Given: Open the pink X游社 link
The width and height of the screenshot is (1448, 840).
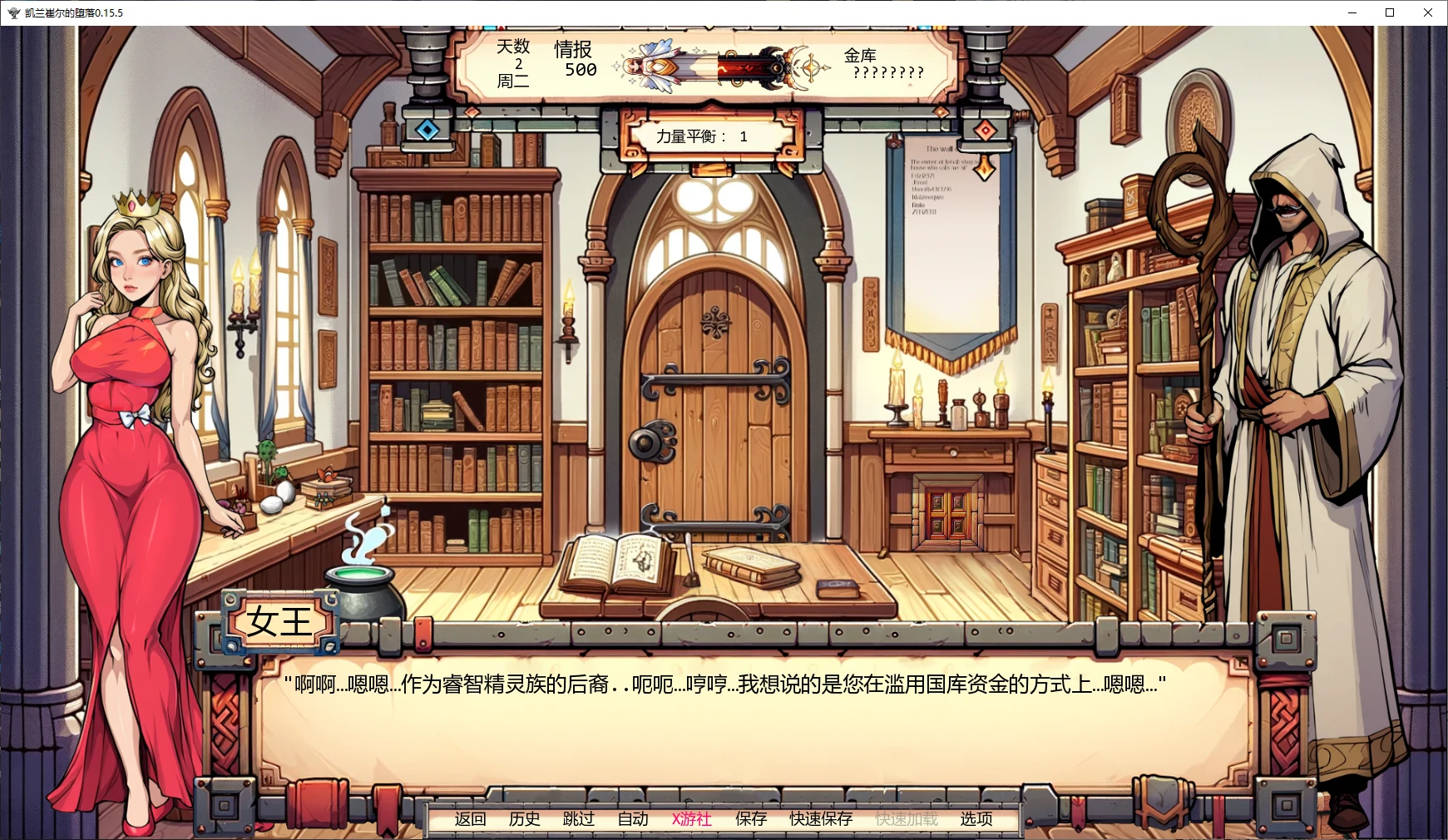Looking at the screenshot, I should 691,819.
